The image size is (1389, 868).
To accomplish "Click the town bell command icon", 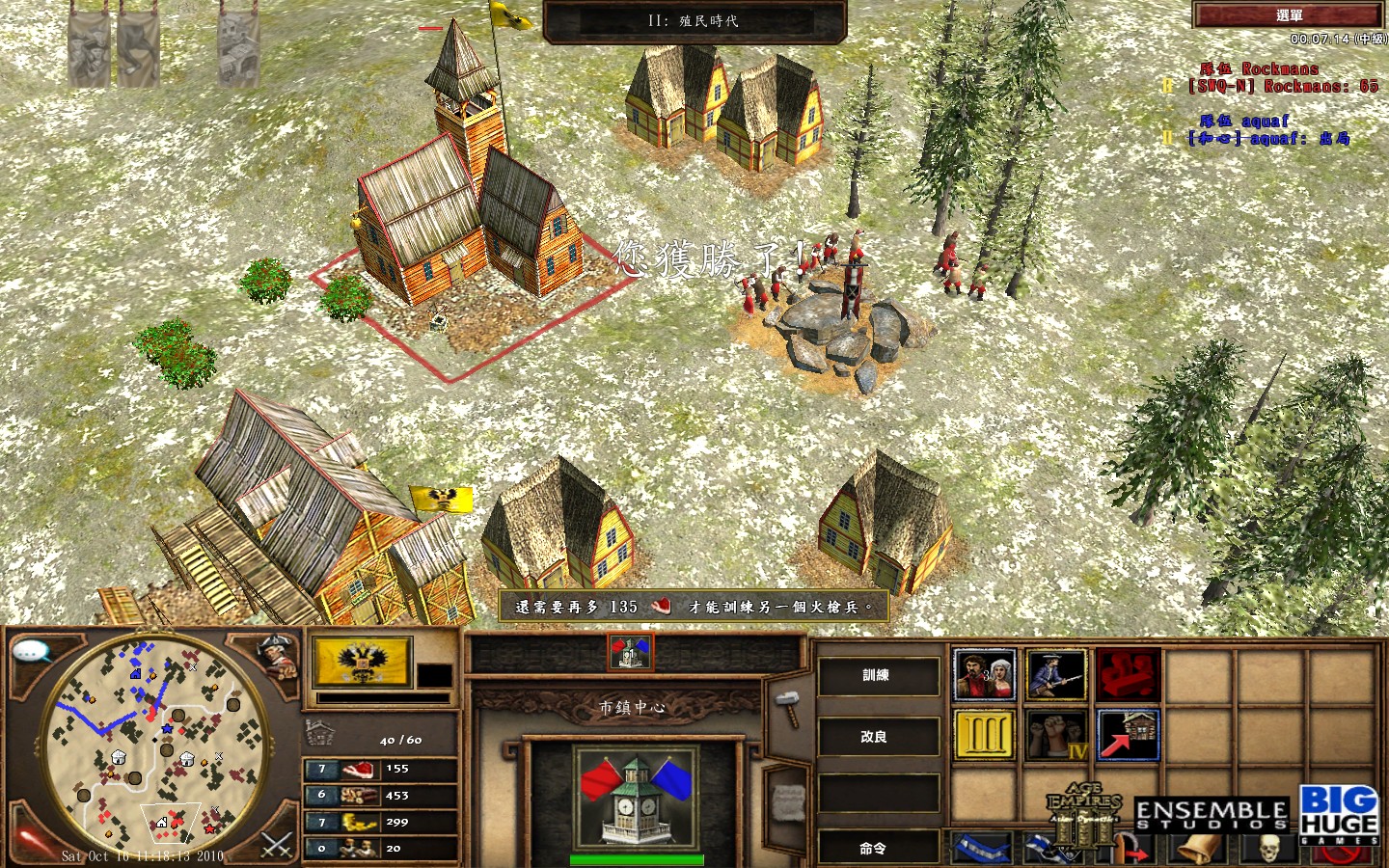I will (x=1198, y=848).
